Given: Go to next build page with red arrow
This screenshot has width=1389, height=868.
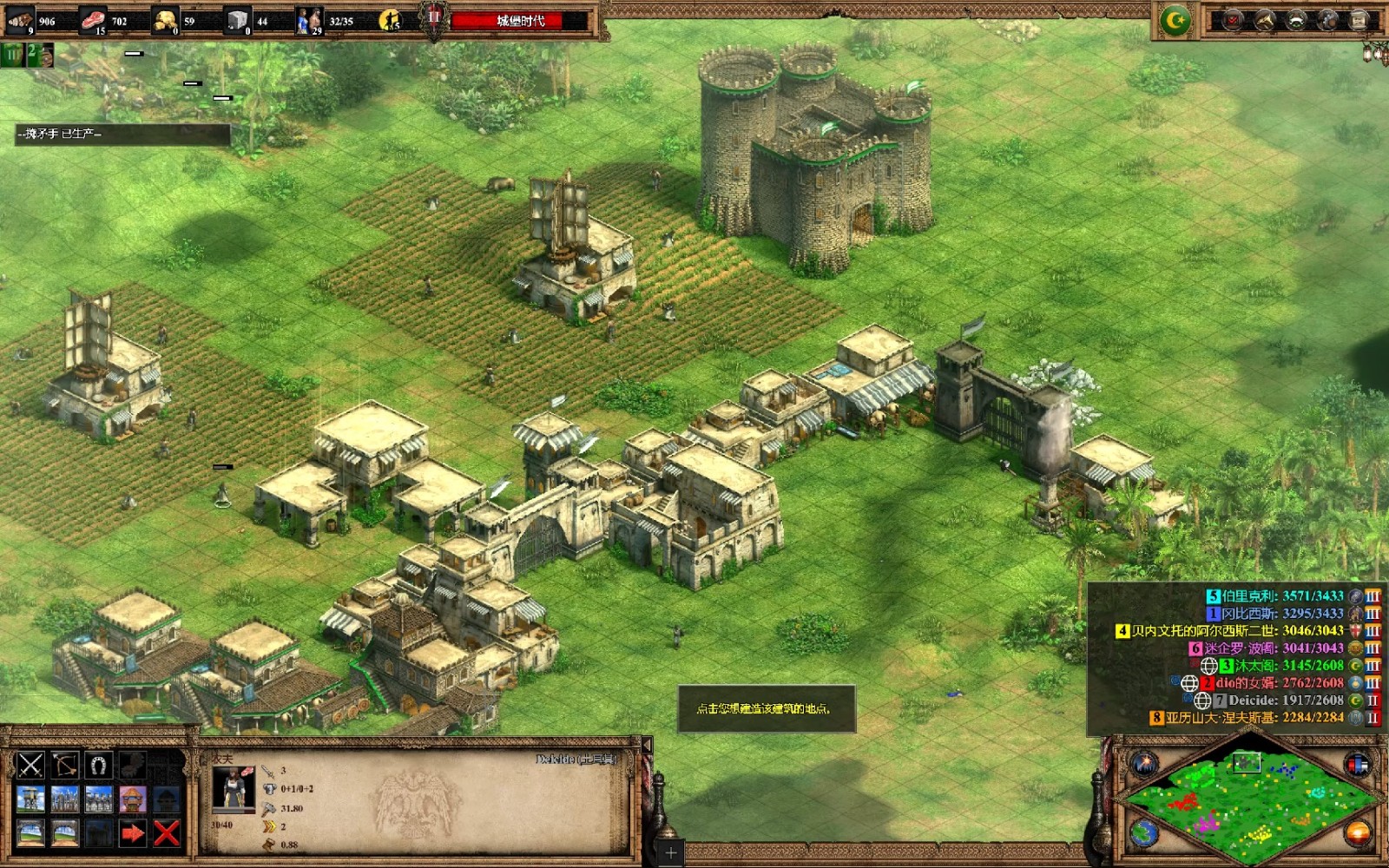Looking at the screenshot, I should pyautogui.click(x=133, y=833).
